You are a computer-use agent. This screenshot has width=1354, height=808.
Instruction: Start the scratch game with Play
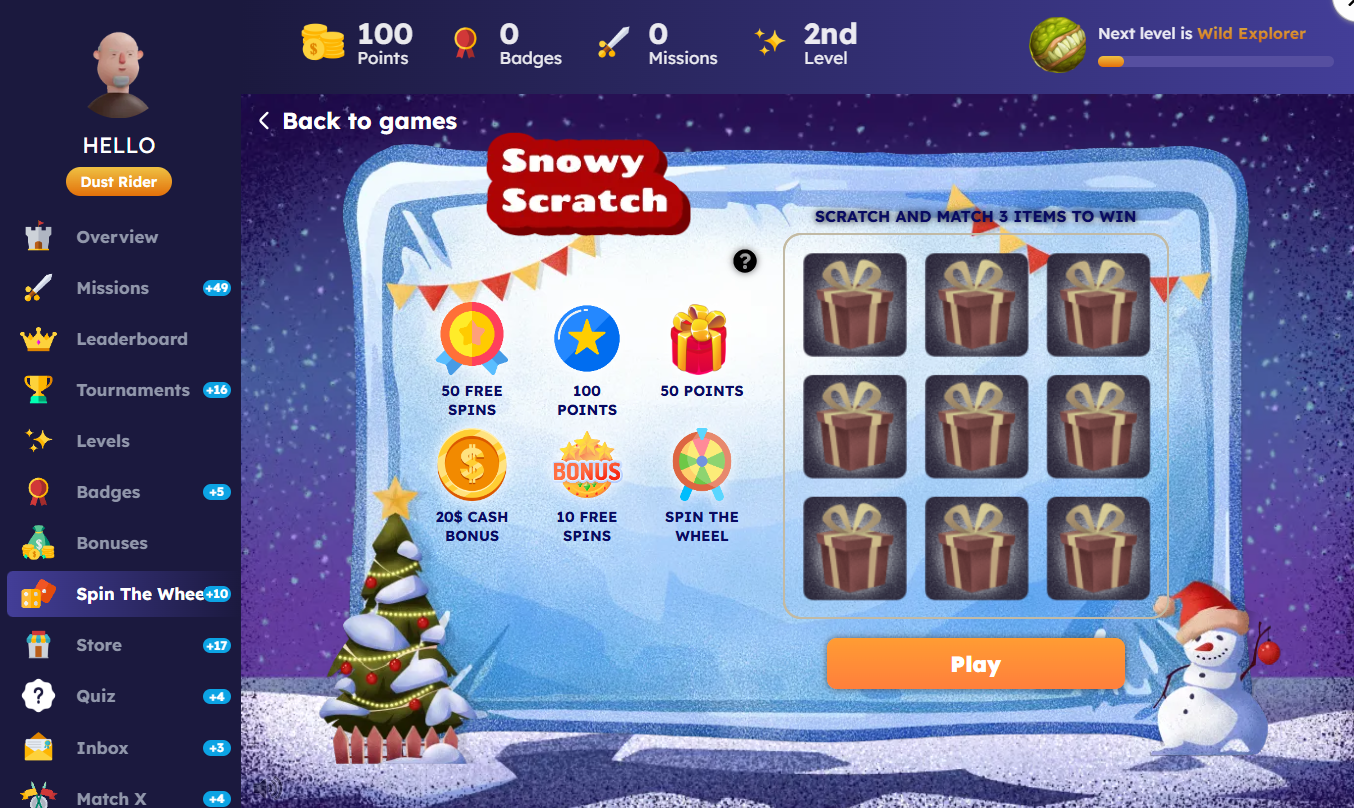pyautogui.click(x=975, y=664)
